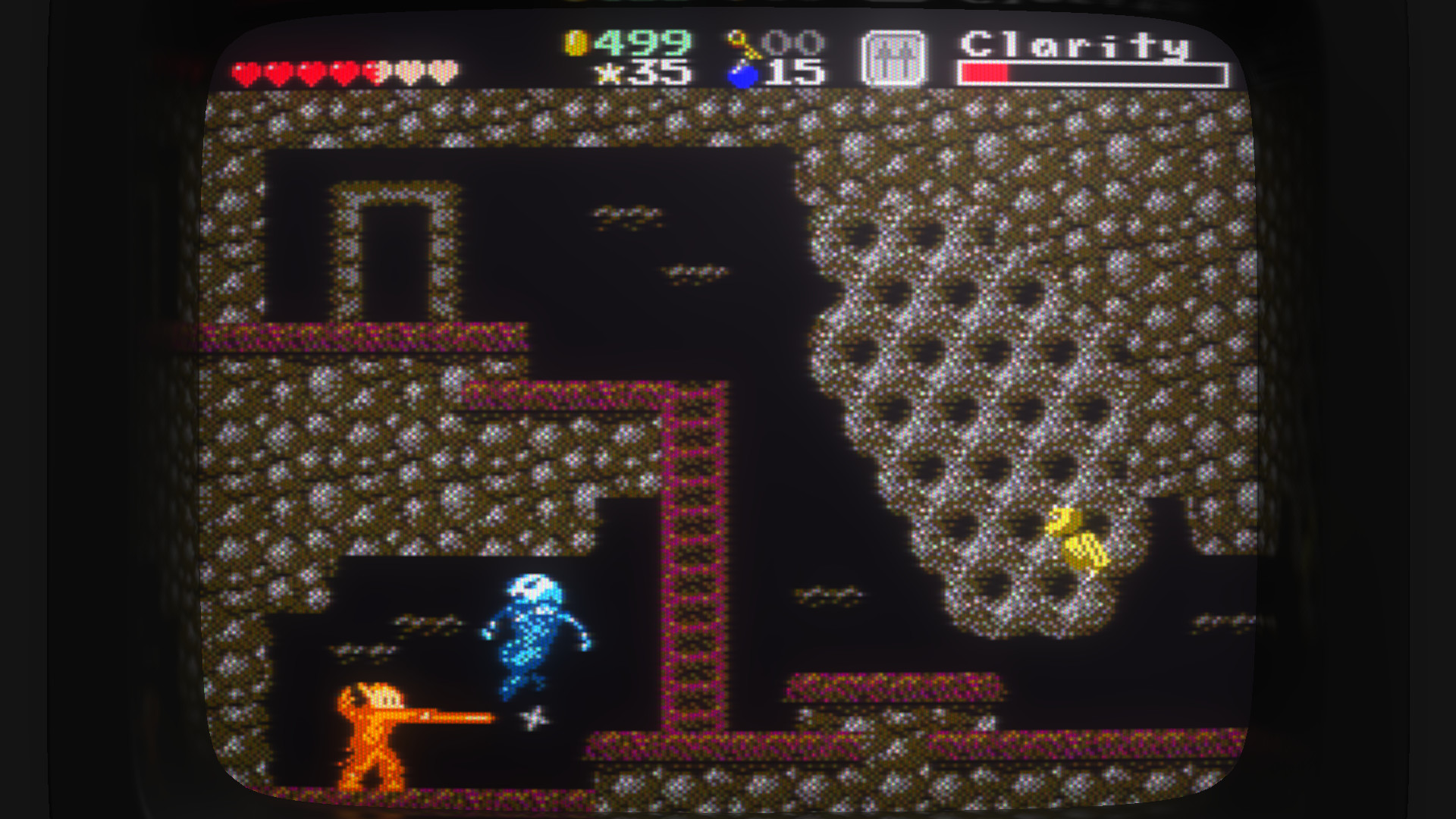1456x819 pixels.
Task: Select the blue potion flask icon
Action: tap(739, 74)
